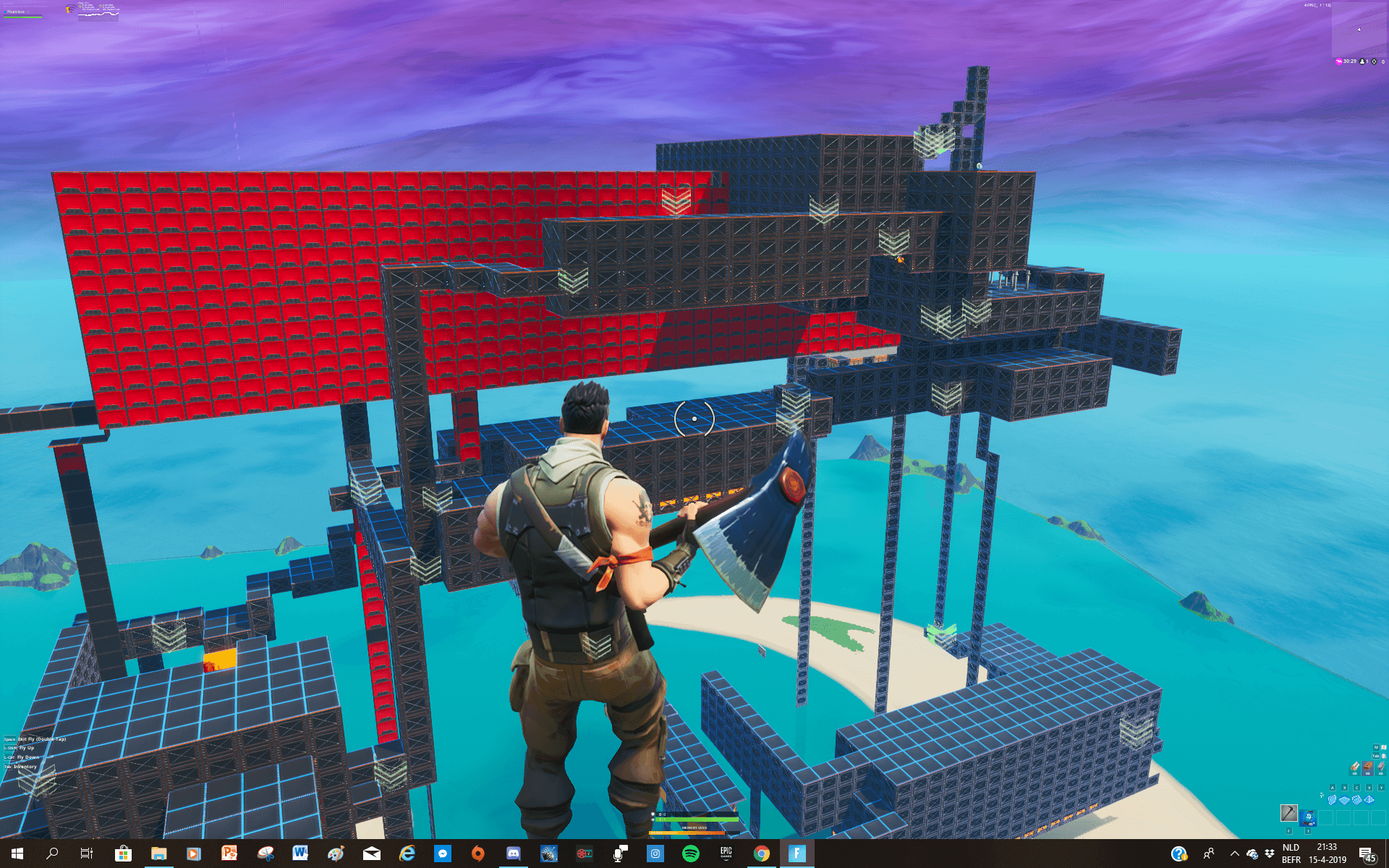The height and width of the screenshot is (868, 1389).
Task: Select the wall building piece
Action: pos(1332,799)
